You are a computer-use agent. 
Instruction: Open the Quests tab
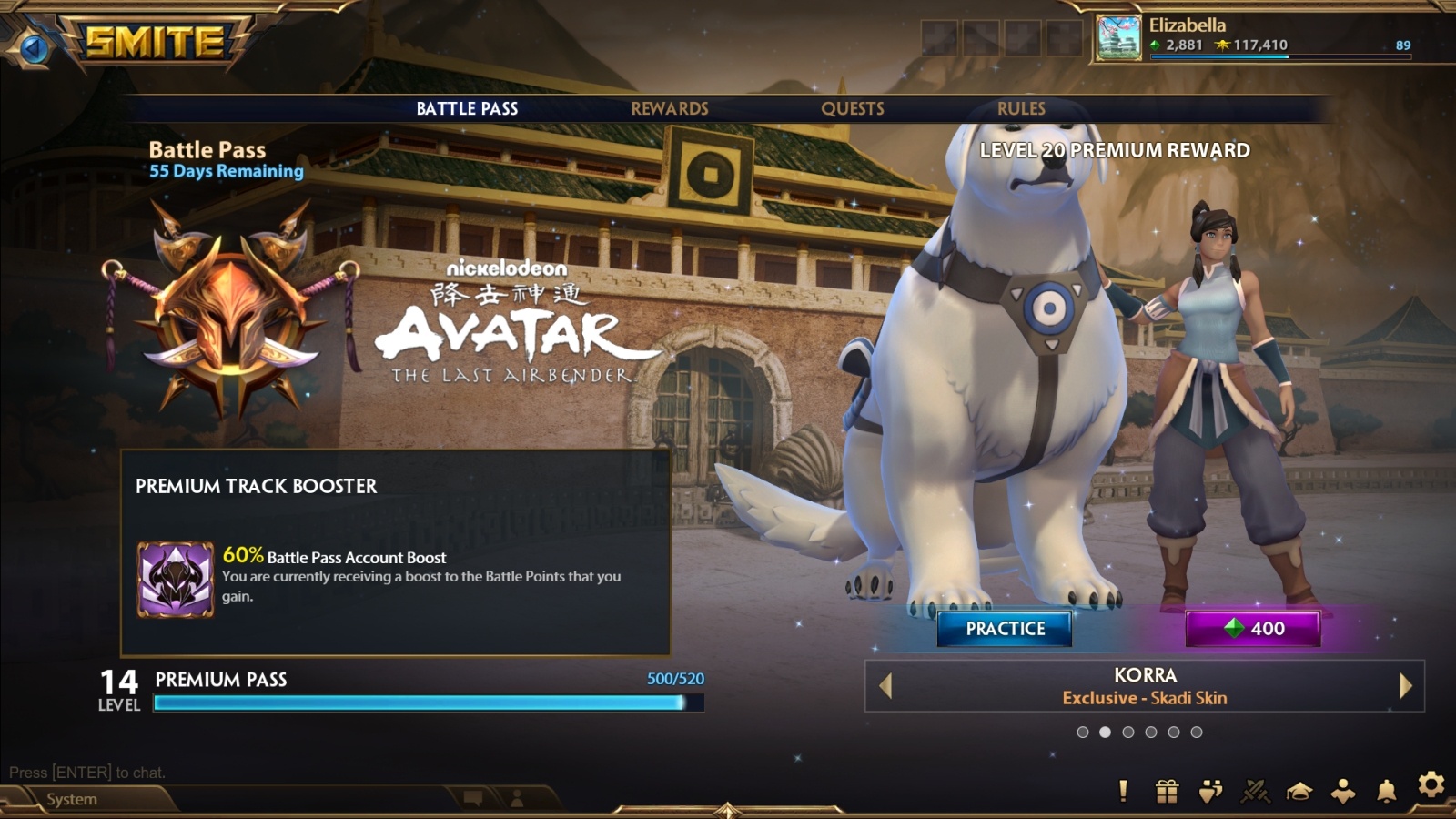(x=852, y=108)
